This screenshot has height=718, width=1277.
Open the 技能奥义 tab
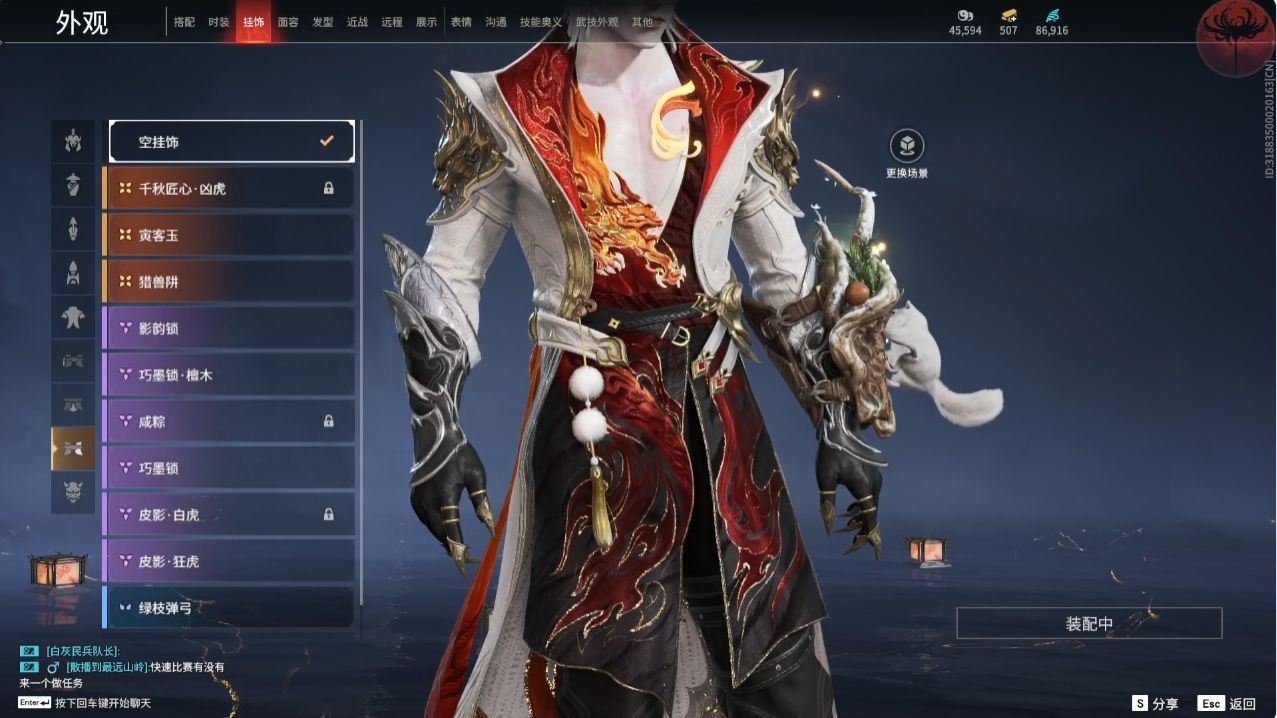540,22
